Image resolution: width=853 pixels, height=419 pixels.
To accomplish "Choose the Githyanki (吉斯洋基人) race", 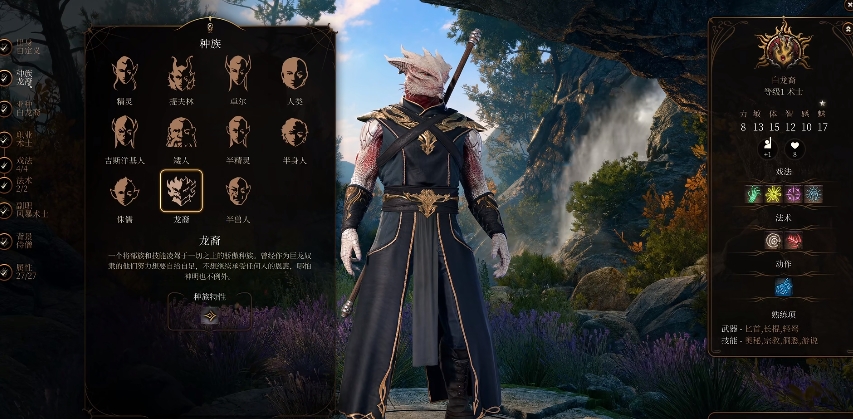I will (x=125, y=132).
